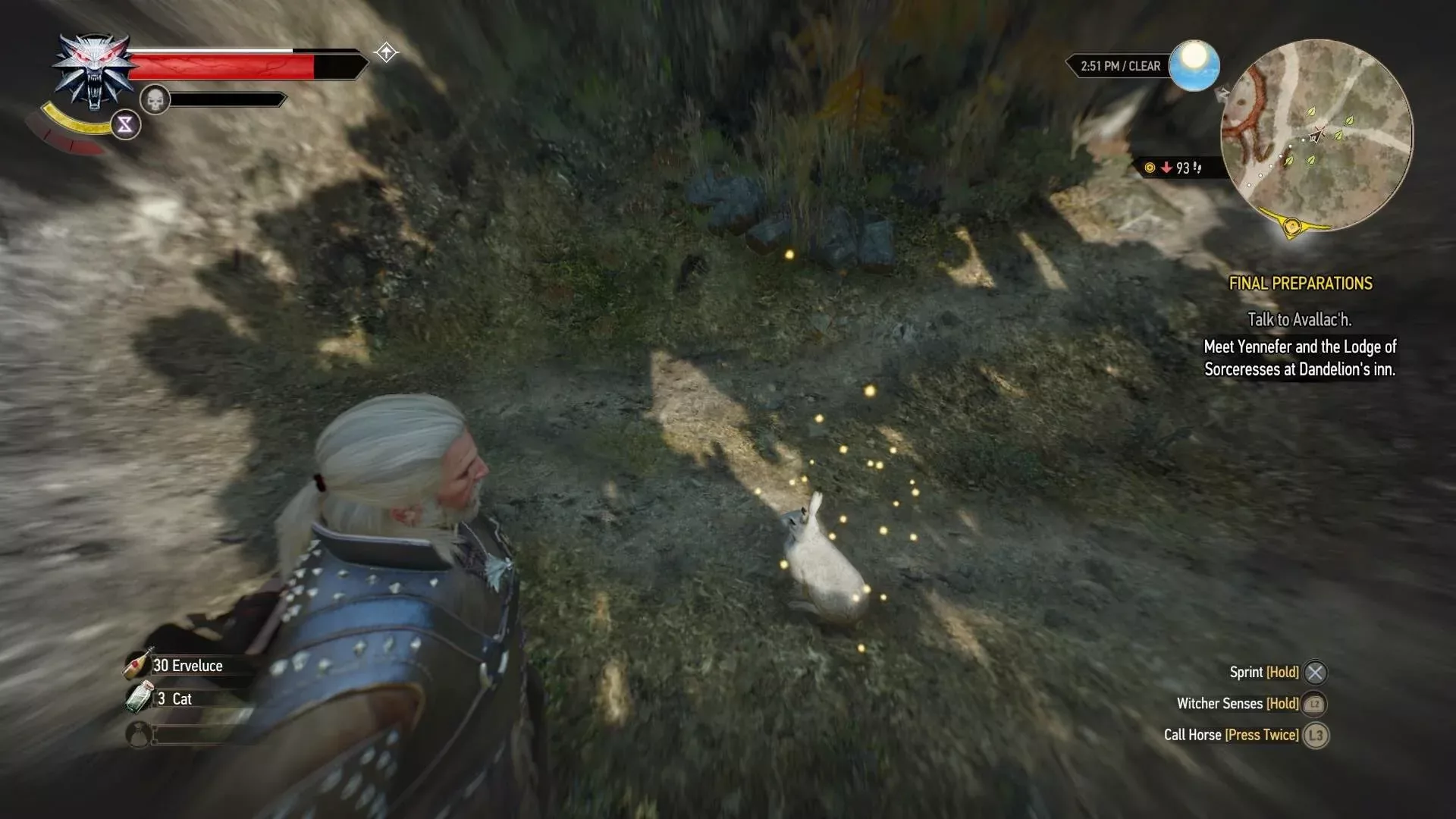Open the FINAL PREPARATIONS quest title
The image size is (1456, 819).
click(1302, 284)
